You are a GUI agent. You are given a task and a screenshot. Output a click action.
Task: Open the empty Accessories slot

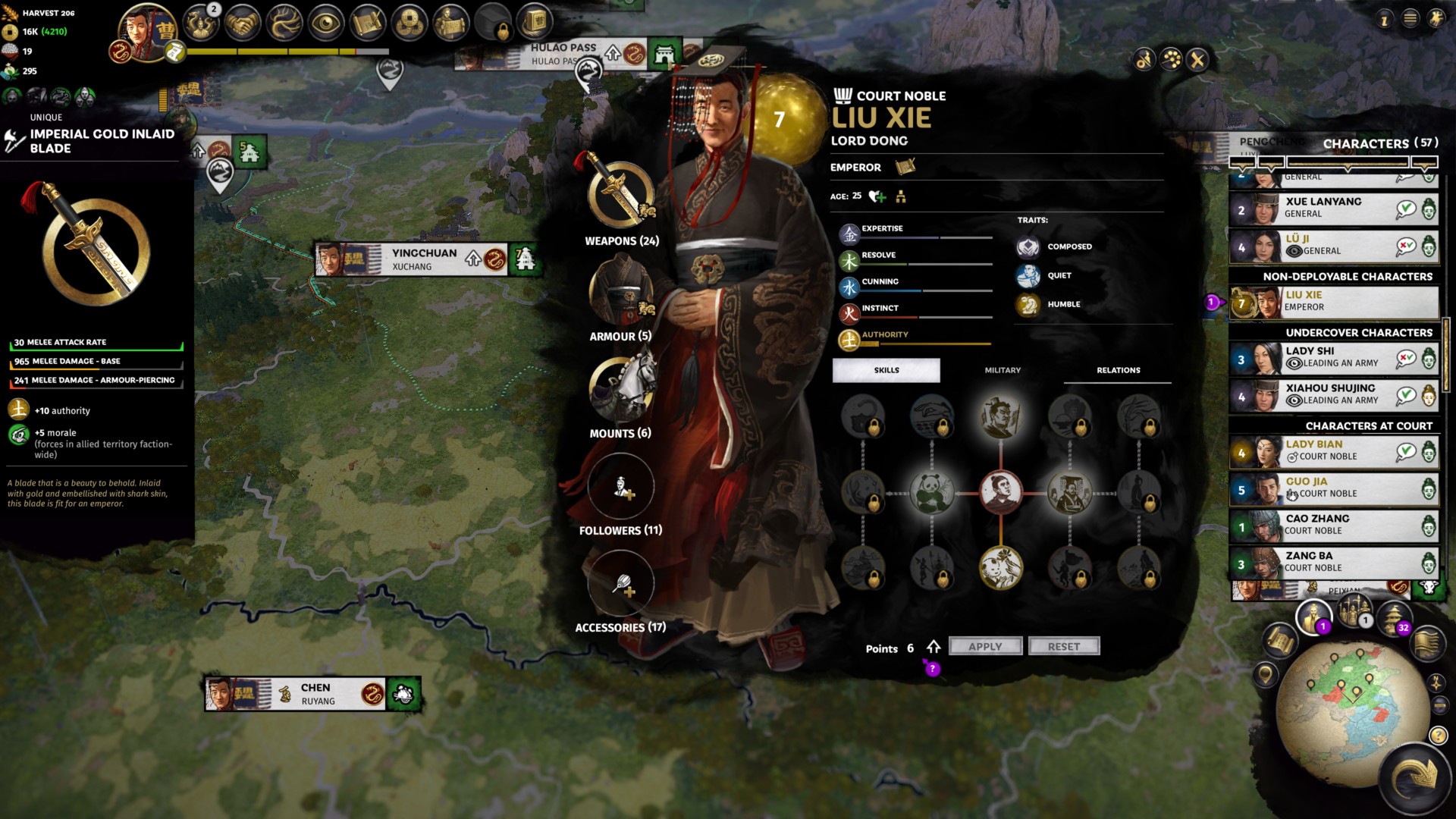pyautogui.click(x=621, y=584)
